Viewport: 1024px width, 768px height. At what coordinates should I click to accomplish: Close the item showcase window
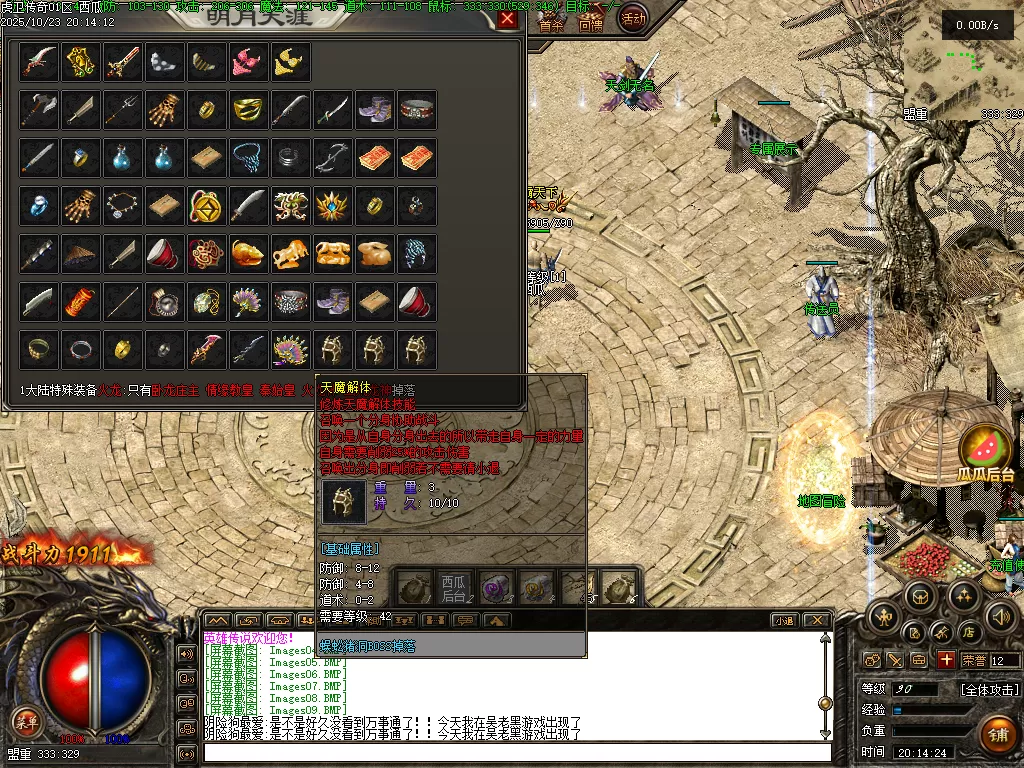pos(508,19)
